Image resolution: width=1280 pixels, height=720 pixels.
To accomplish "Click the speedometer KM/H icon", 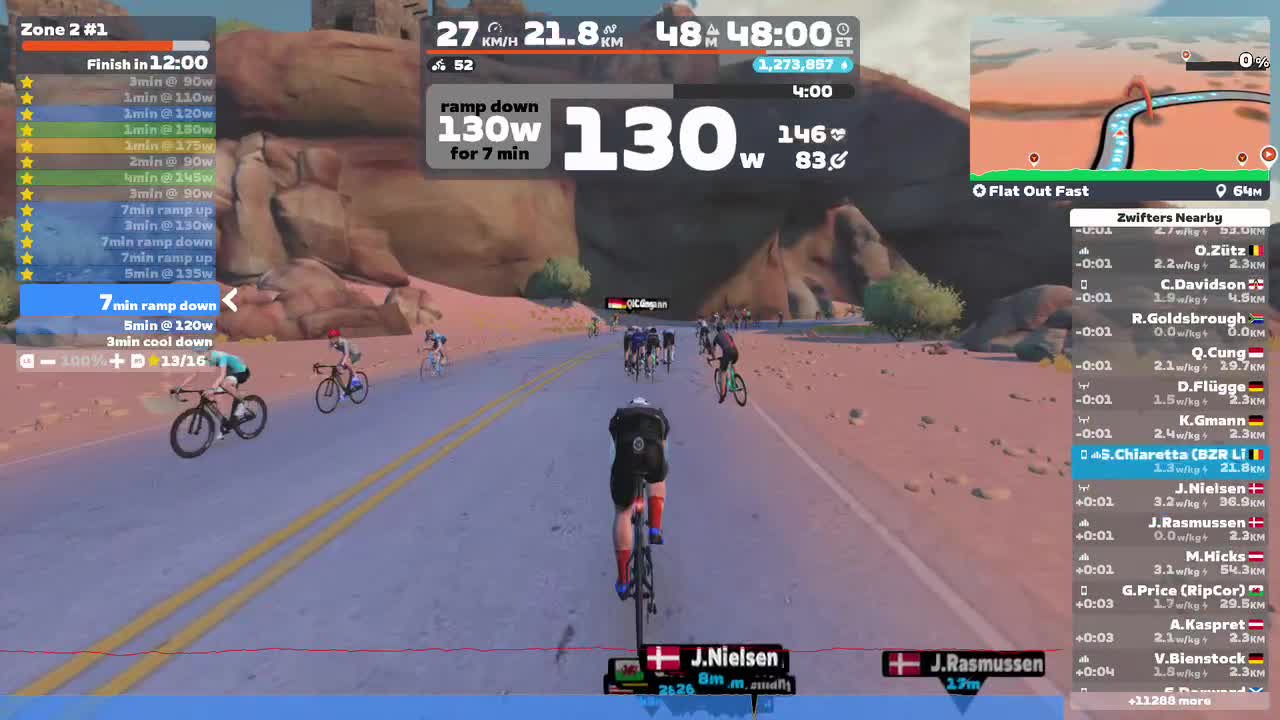I will point(496,26).
